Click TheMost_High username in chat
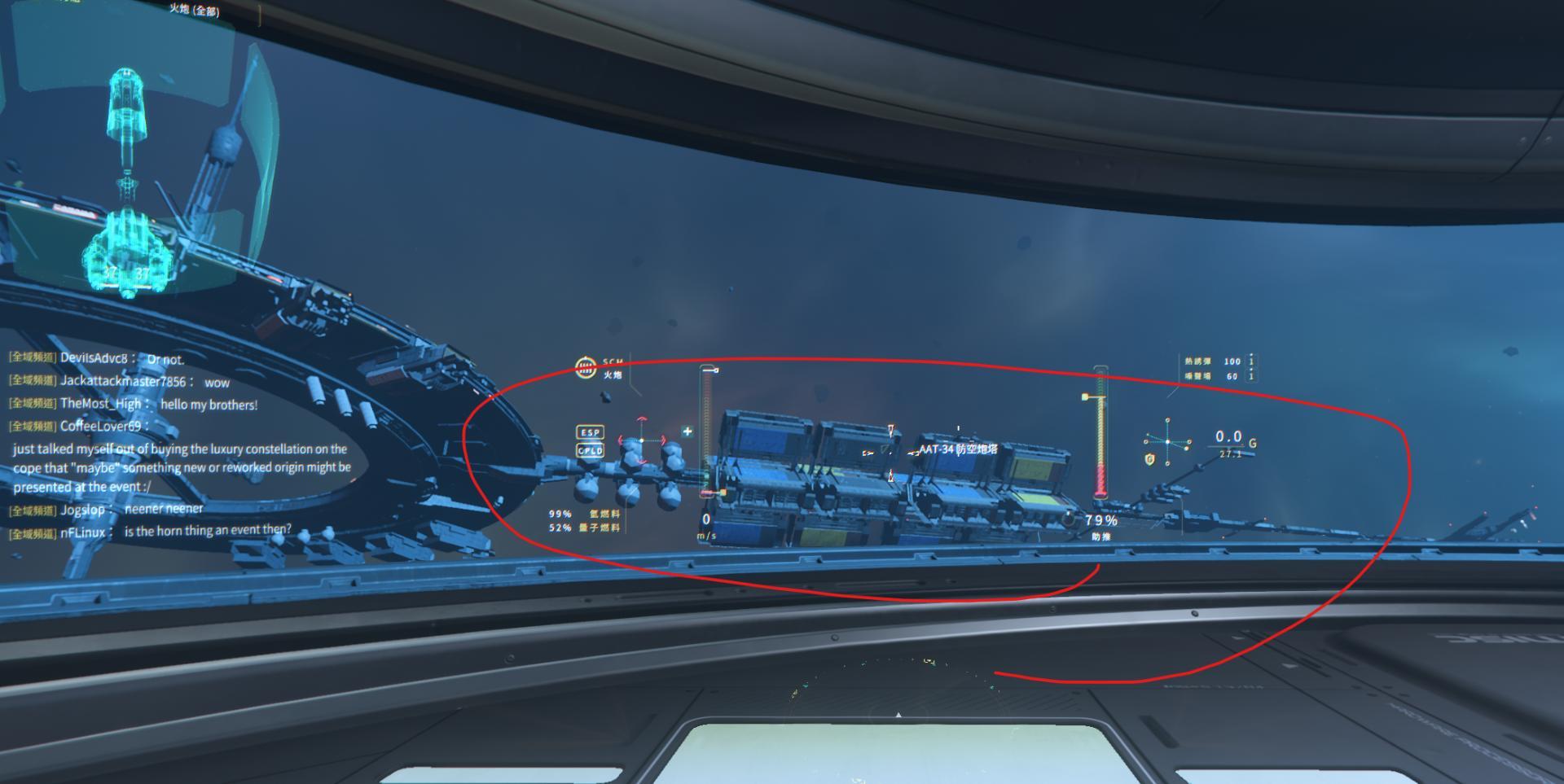The width and height of the screenshot is (1564, 784). point(99,404)
